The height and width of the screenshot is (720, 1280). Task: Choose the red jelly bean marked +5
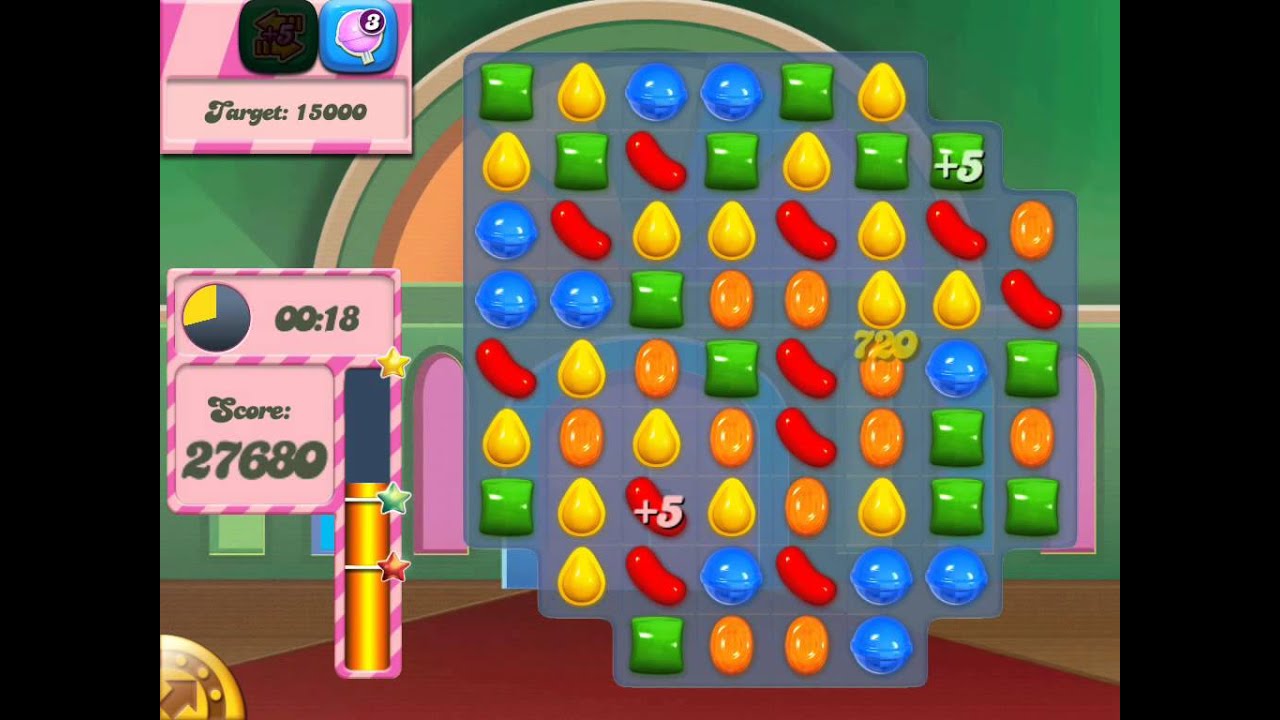pos(655,507)
